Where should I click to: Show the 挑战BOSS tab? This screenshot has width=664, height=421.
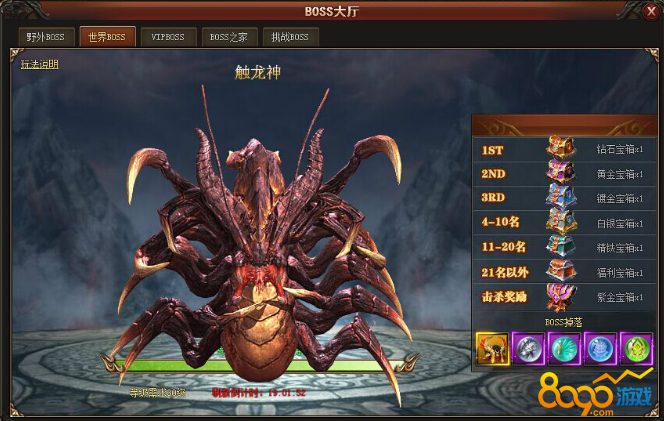[x=290, y=38]
